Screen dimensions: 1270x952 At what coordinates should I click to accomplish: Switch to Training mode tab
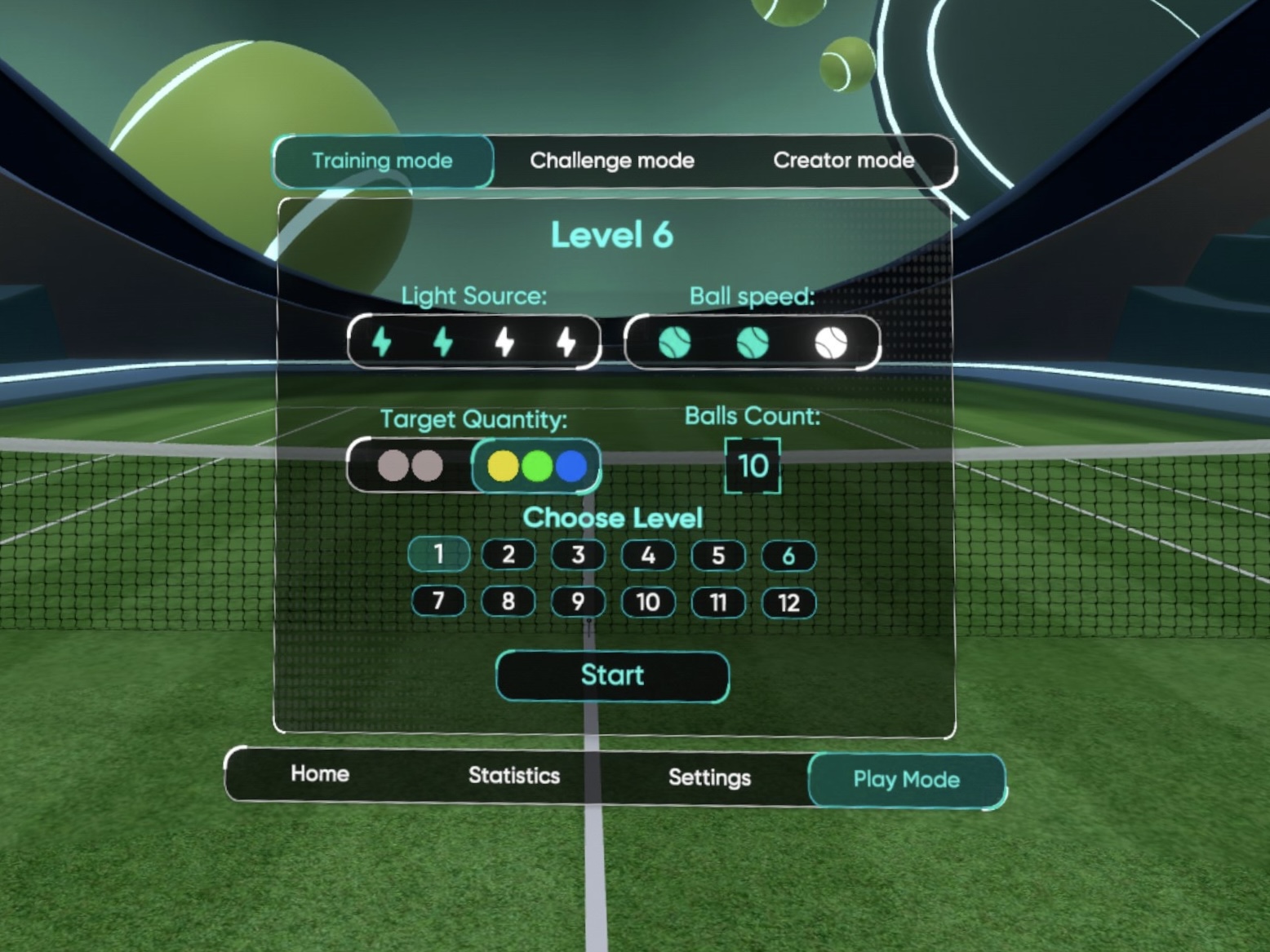pyautogui.click(x=382, y=161)
